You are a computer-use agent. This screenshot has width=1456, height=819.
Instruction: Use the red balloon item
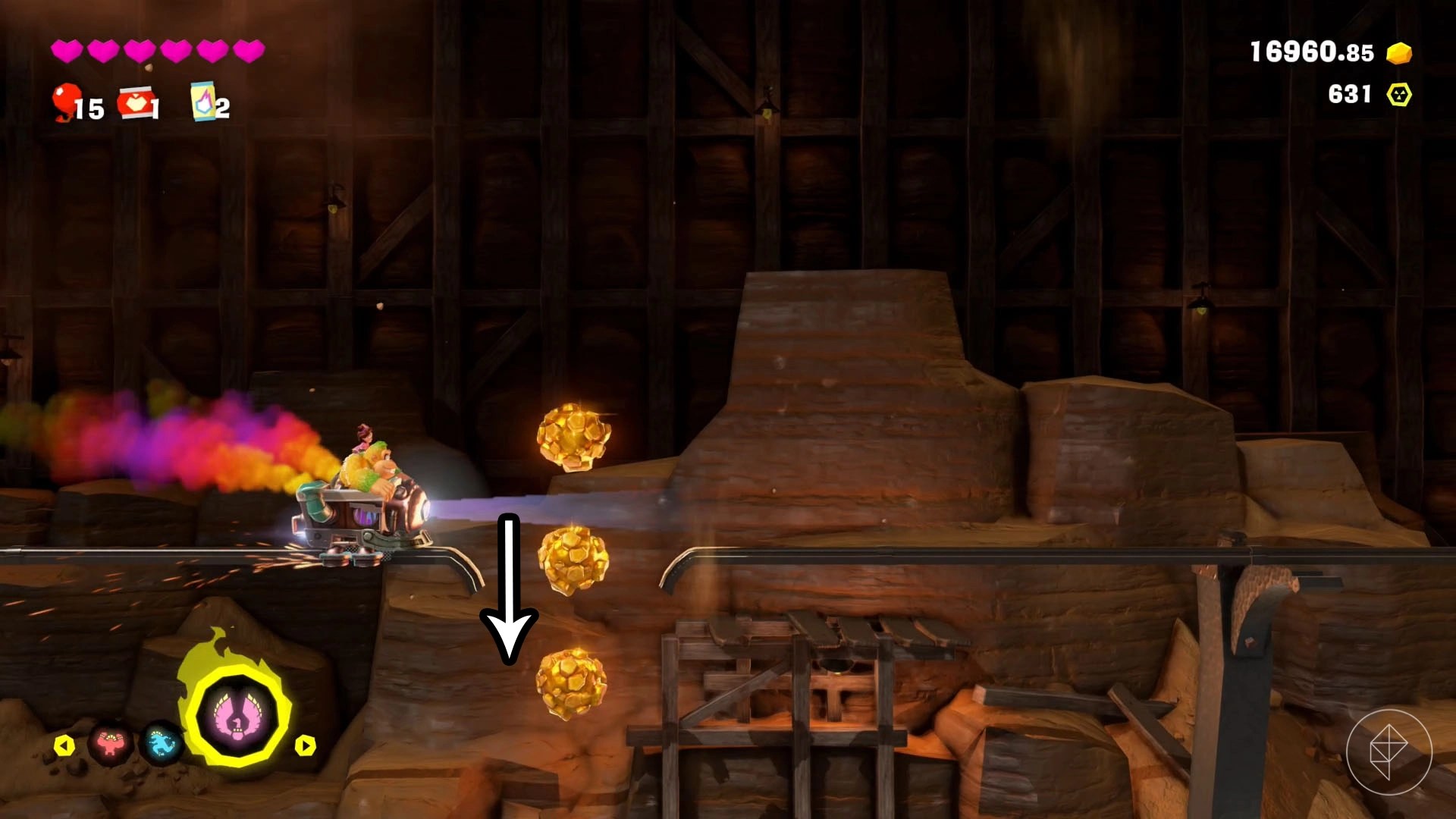(67, 102)
